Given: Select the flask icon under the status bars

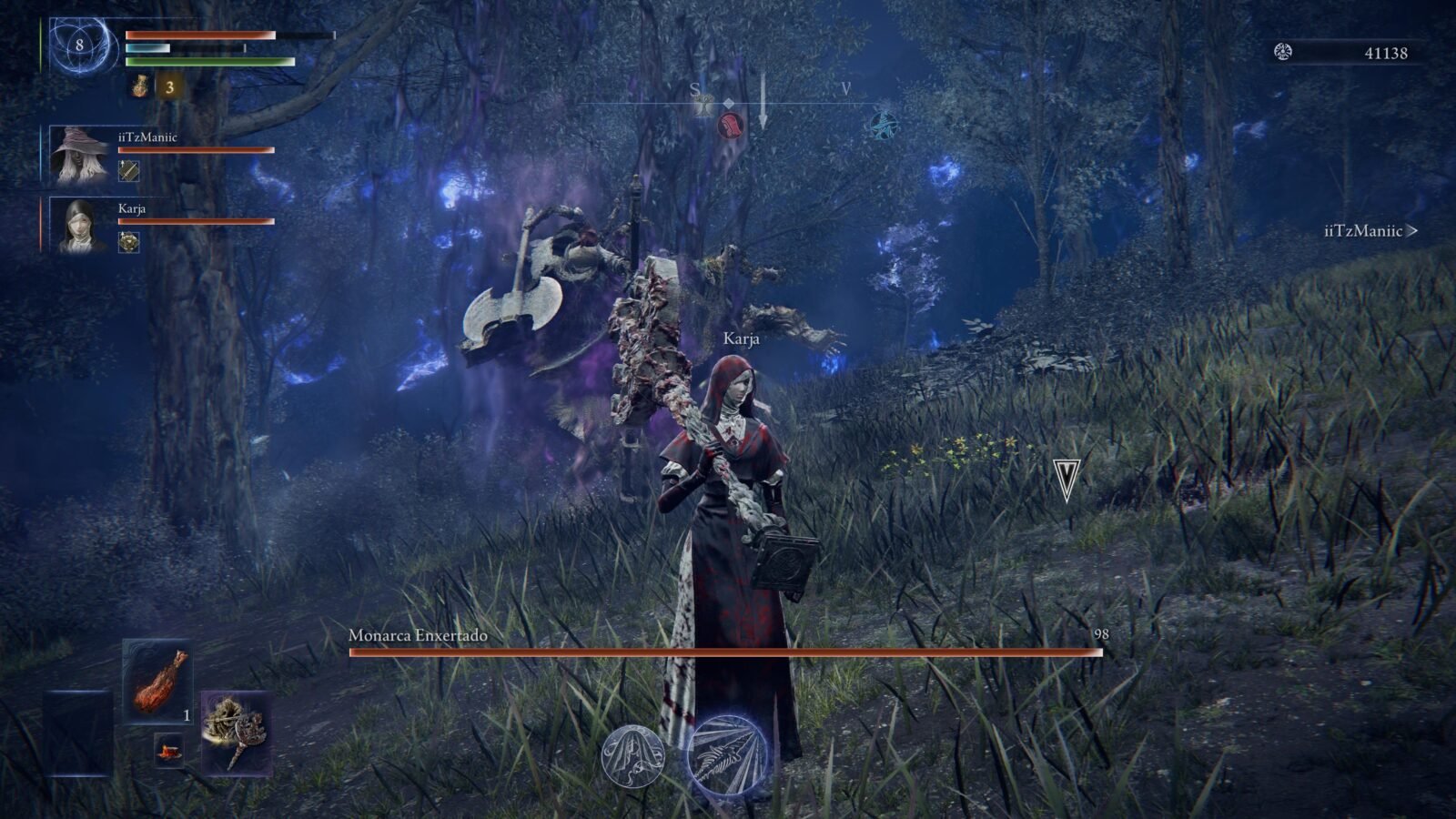Looking at the screenshot, I should pyautogui.click(x=140, y=87).
